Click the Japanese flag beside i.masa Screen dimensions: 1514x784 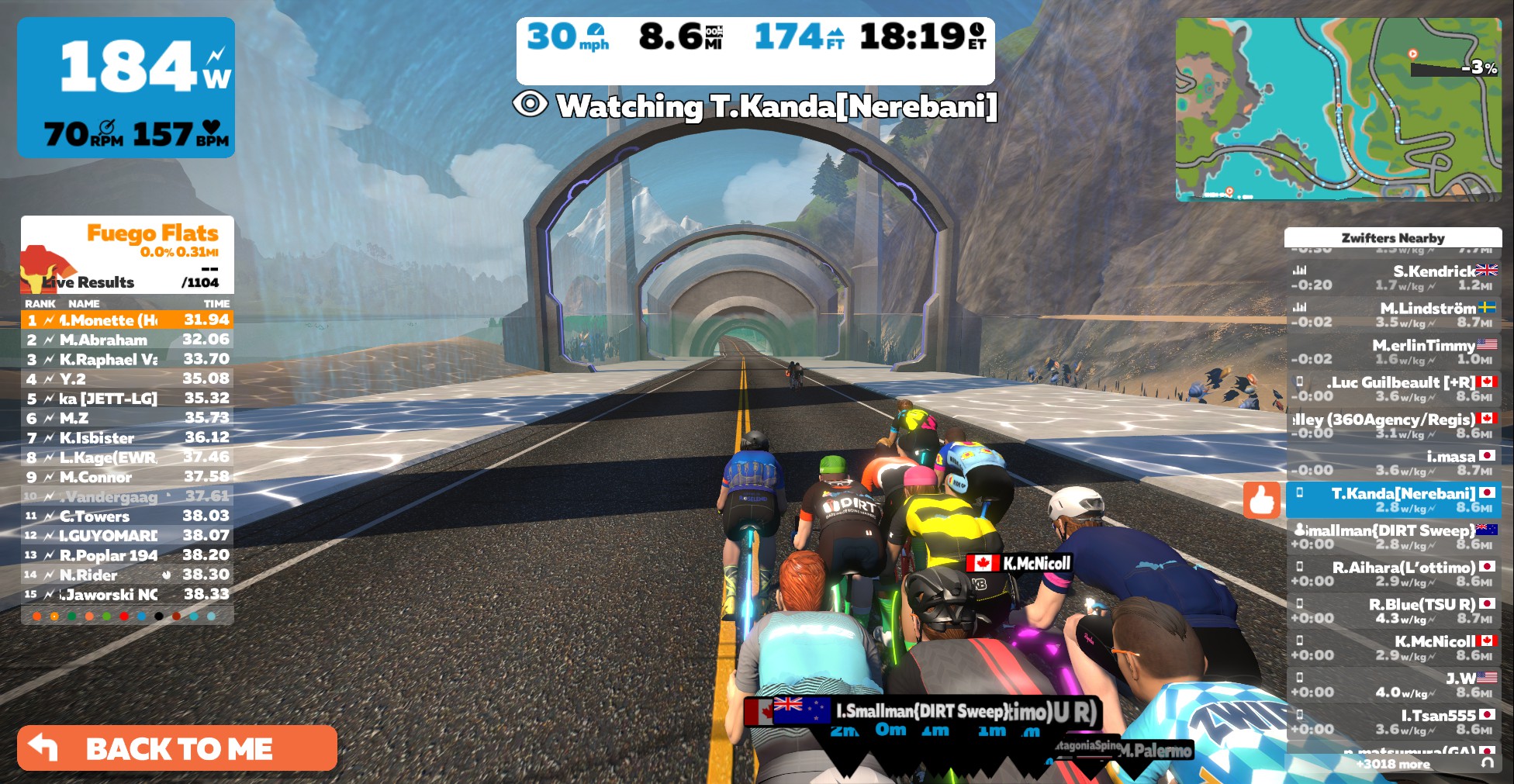click(x=1486, y=455)
